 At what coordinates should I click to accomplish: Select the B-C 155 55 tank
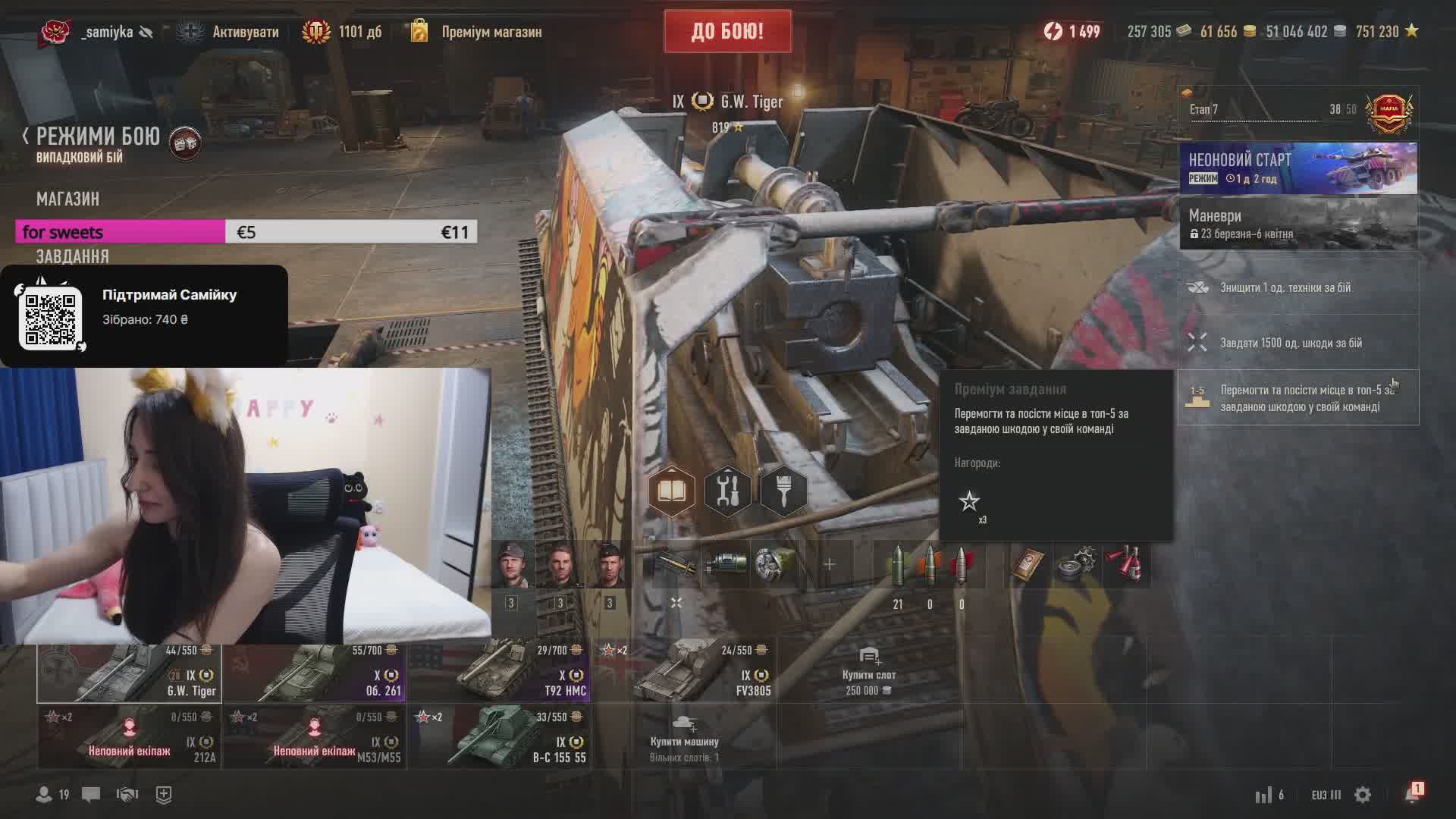(x=500, y=737)
